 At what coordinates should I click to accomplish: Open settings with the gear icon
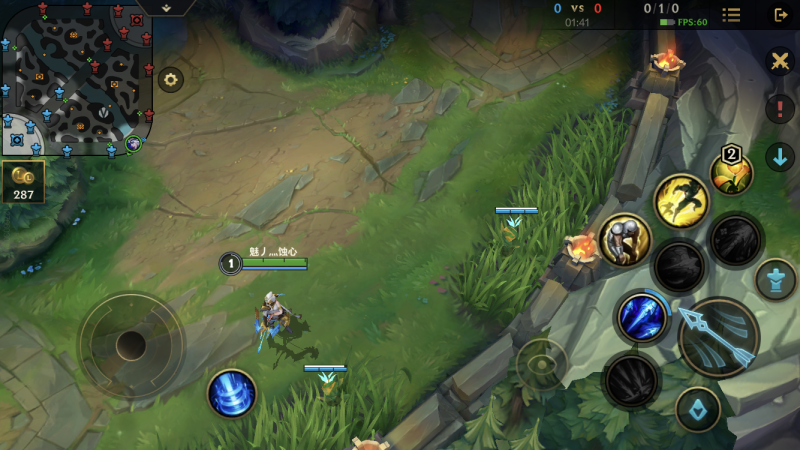(x=171, y=80)
